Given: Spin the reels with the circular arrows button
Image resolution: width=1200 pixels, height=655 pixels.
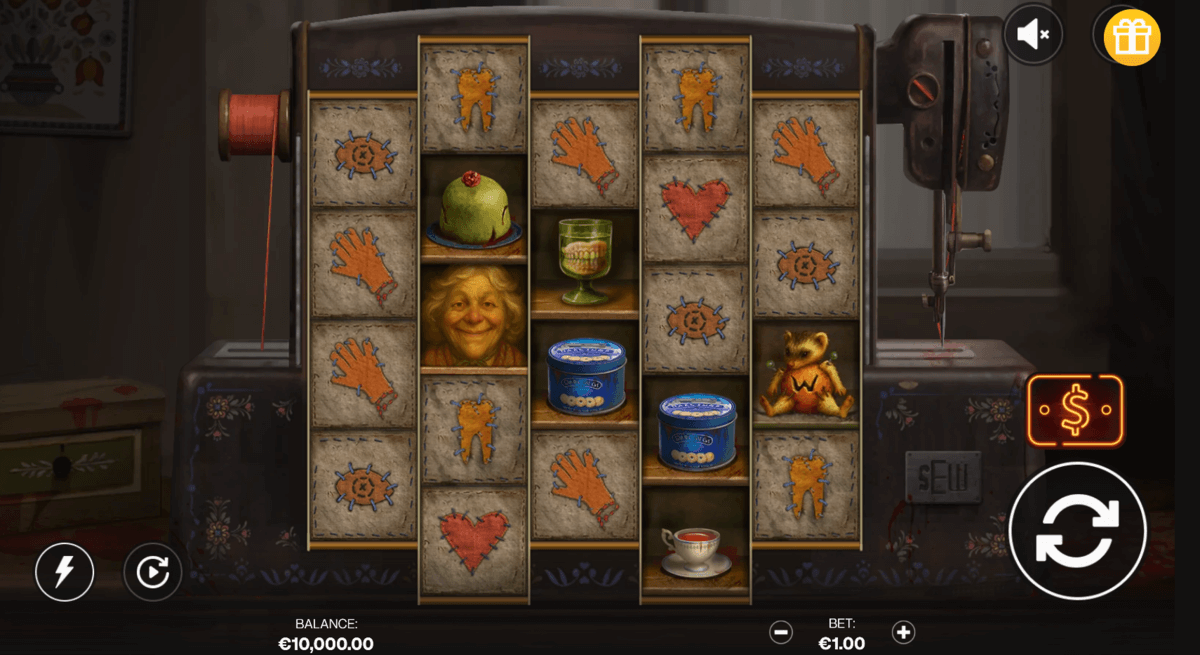Looking at the screenshot, I should point(1076,531).
